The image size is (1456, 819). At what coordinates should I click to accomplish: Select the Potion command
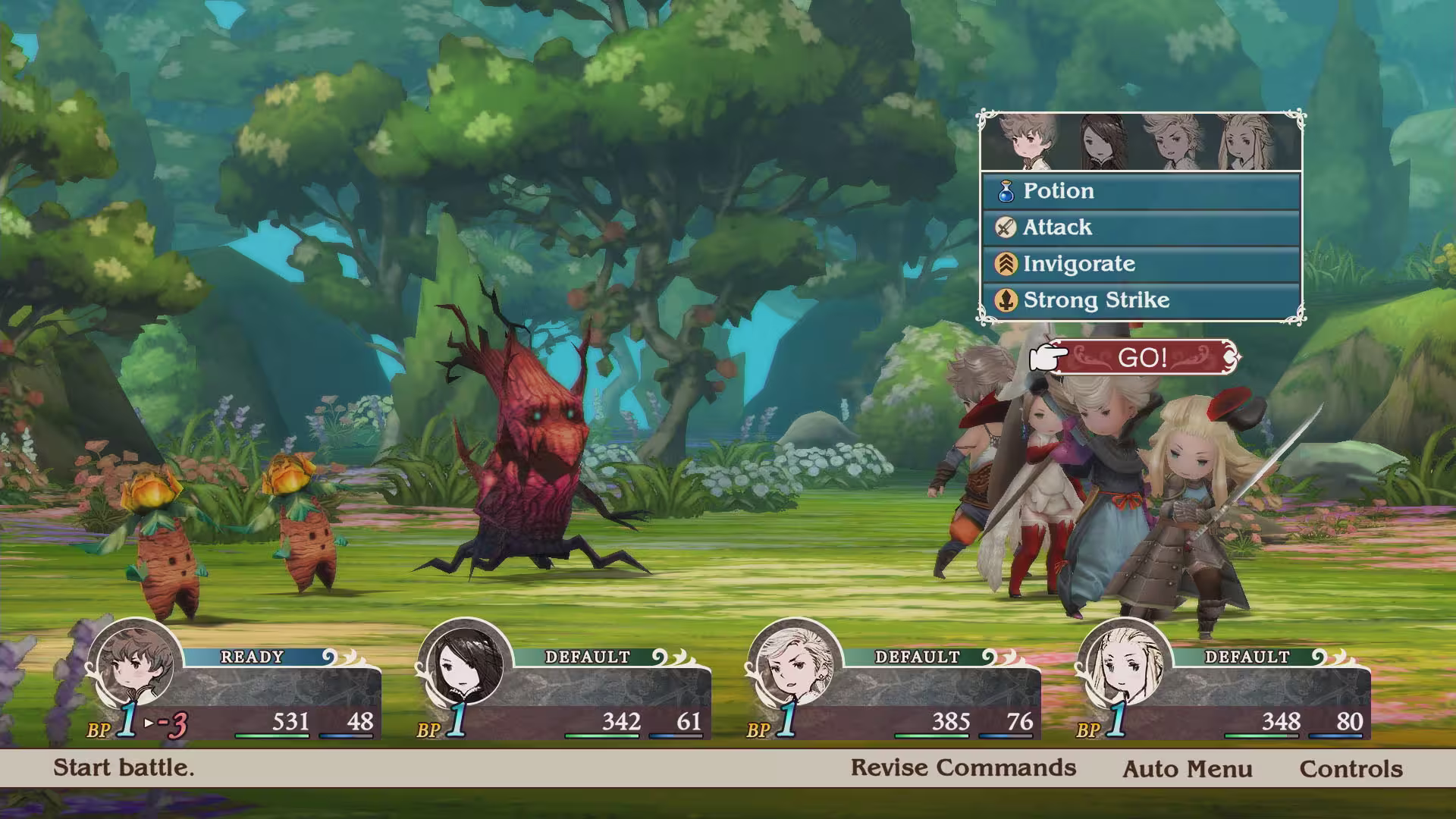pyautogui.click(x=1141, y=191)
